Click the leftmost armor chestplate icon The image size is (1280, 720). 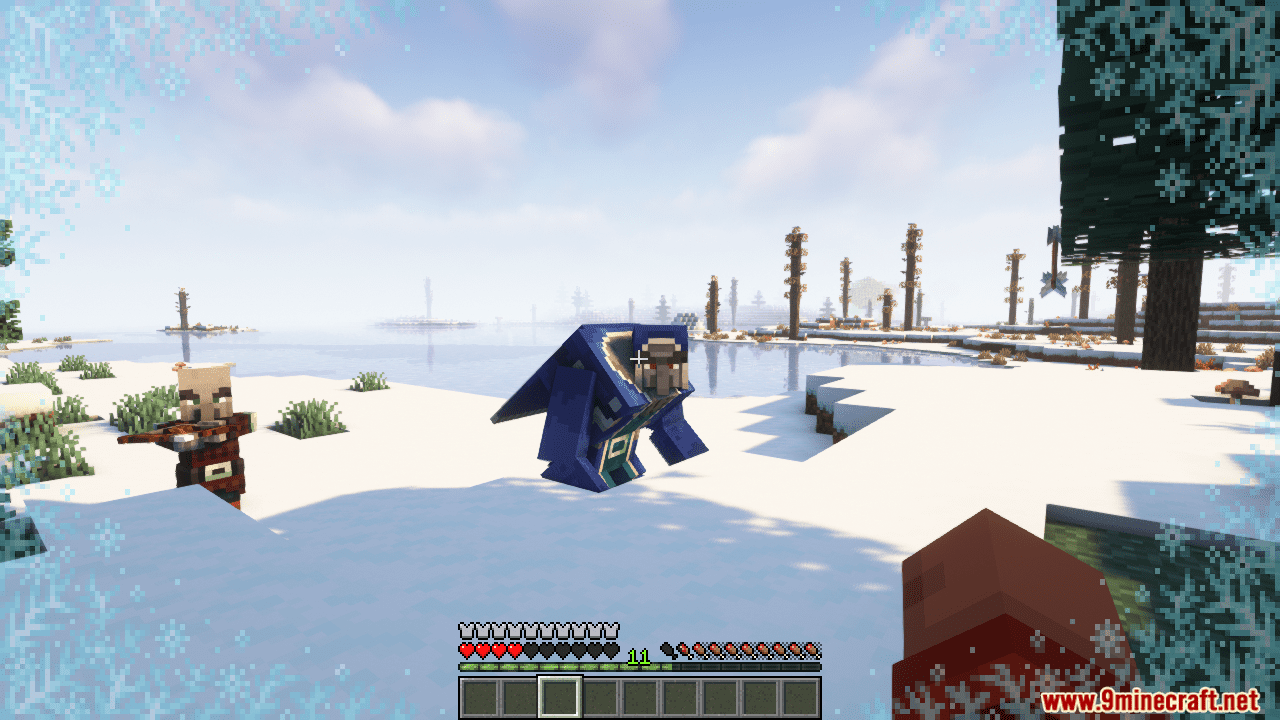pyautogui.click(x=466, y=629)
